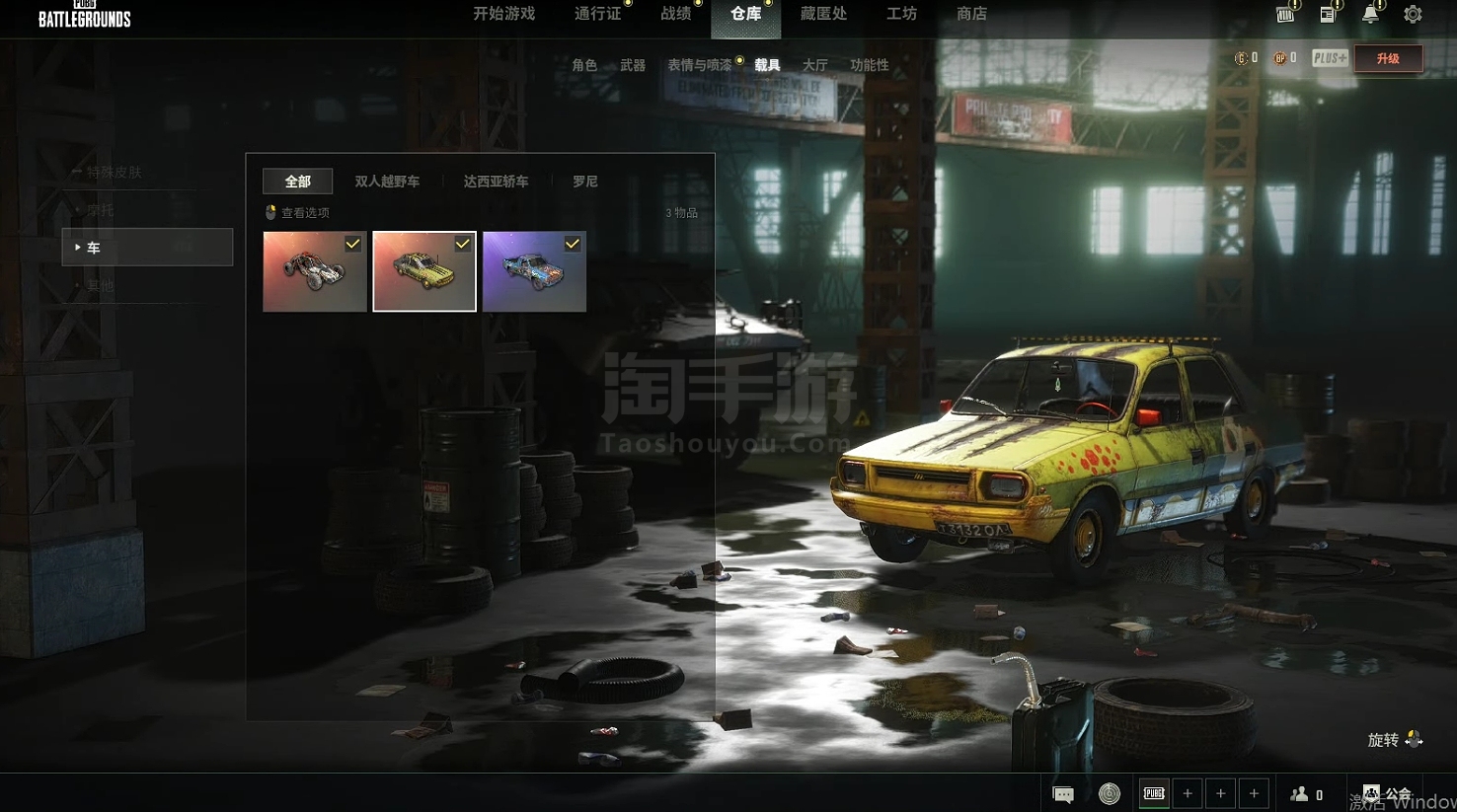1457x812 pixels.
Task: Open the 工坊 tab
Action: click(901, 14)
